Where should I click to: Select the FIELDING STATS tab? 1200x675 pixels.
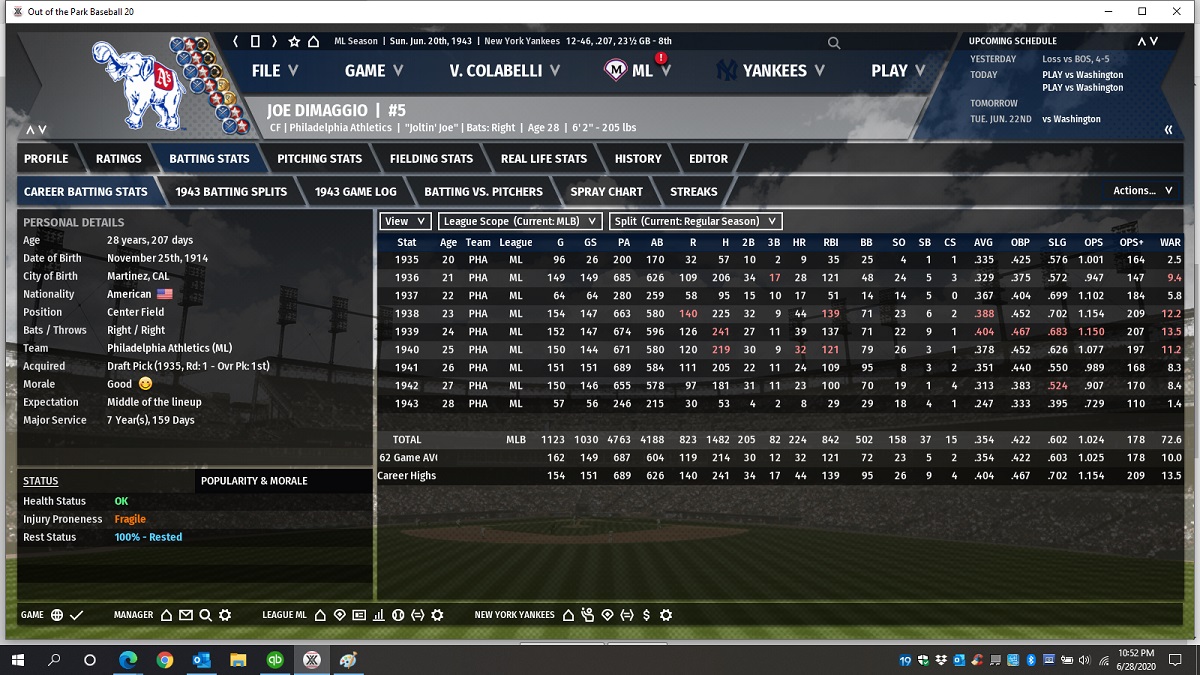coord(431,159)
